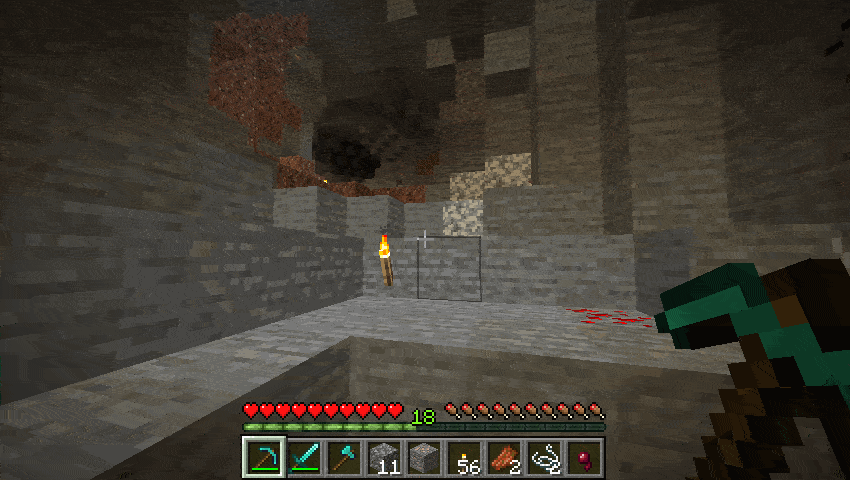Select the stone block stack of 11
The image size is (850, 480).
[x=383, y=457]
